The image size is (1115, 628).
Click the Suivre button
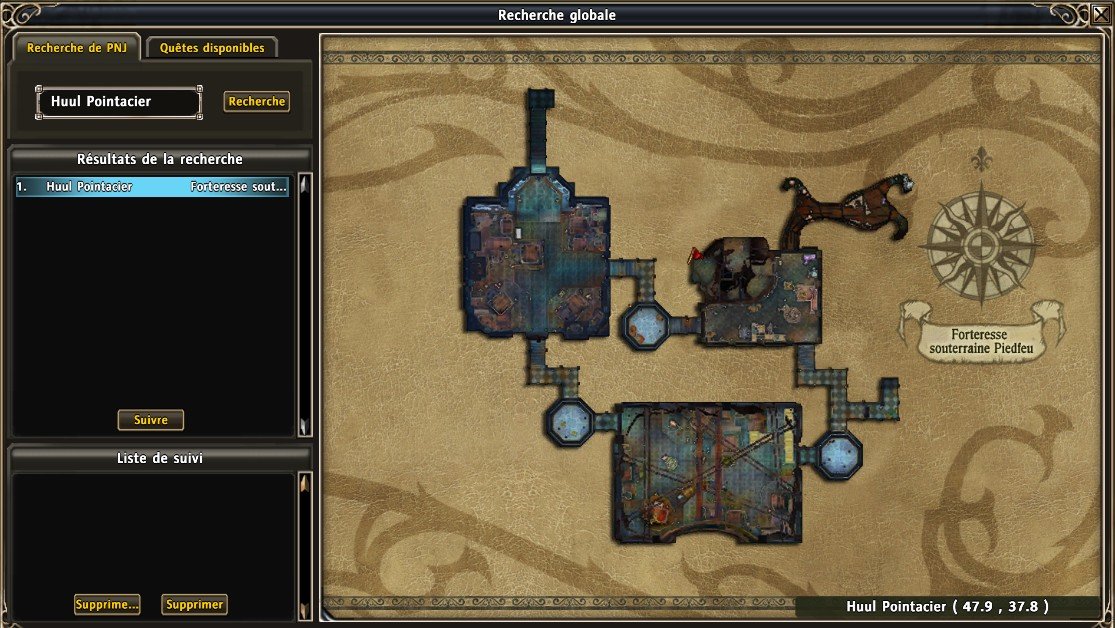tap(151, 420)
